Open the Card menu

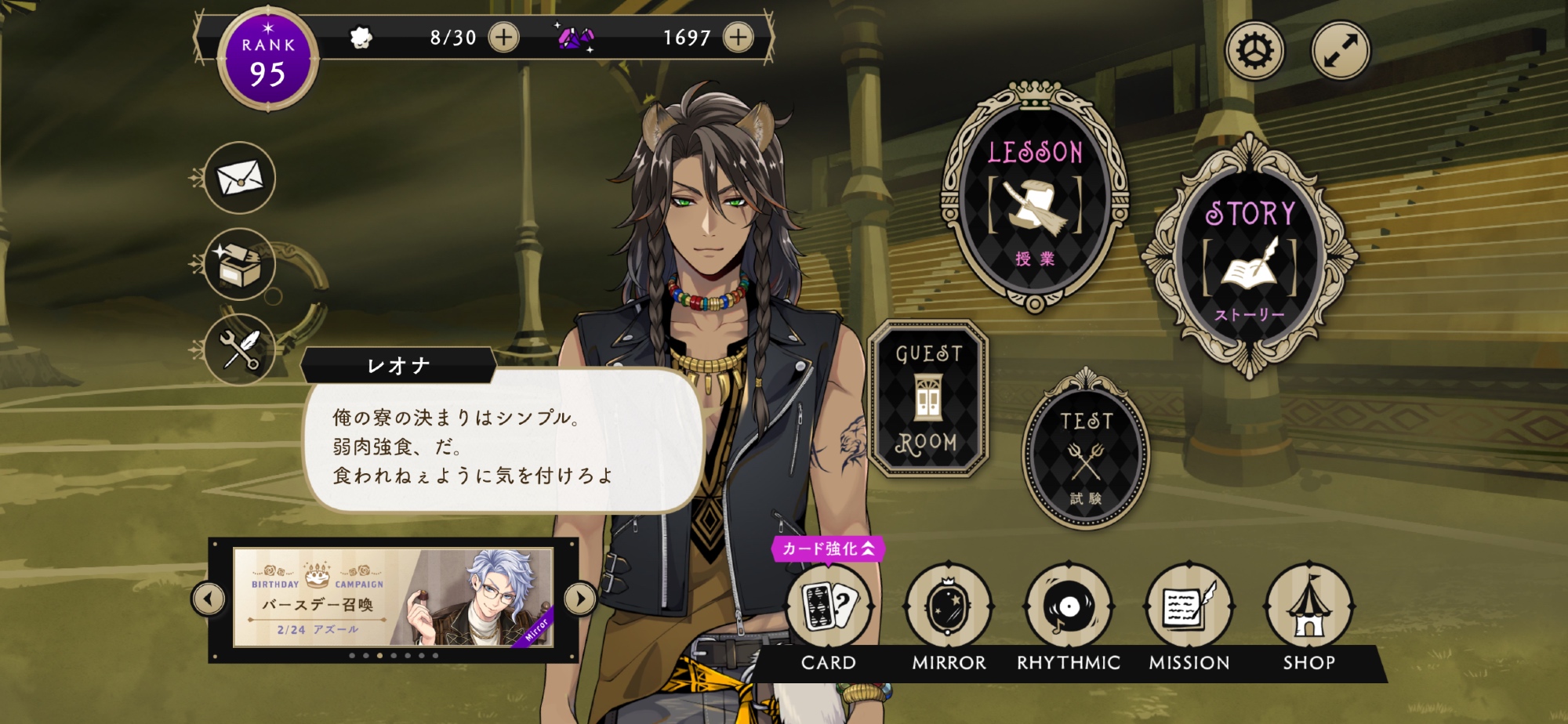(829, 607)
